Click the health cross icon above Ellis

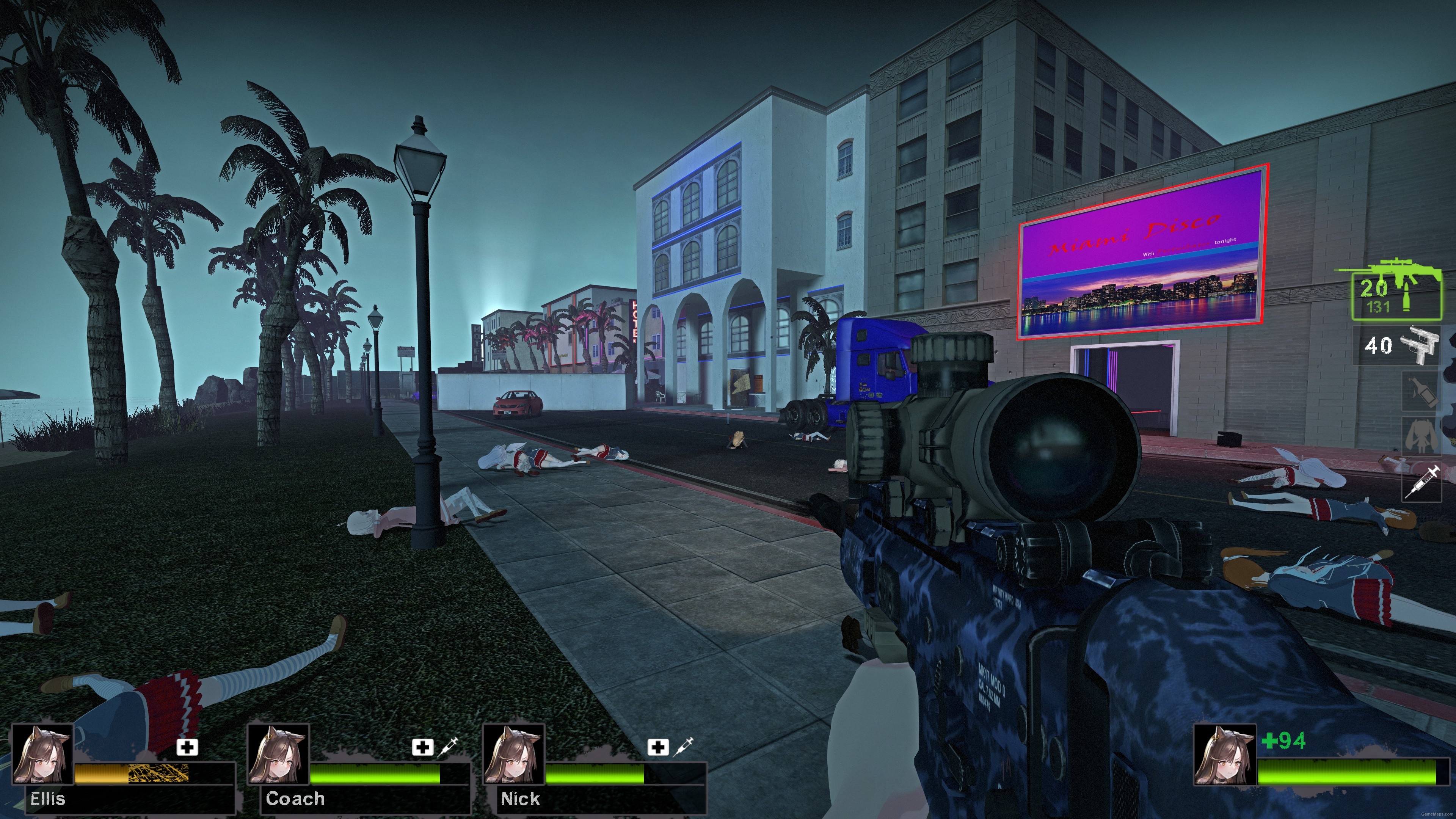(187, 748)
